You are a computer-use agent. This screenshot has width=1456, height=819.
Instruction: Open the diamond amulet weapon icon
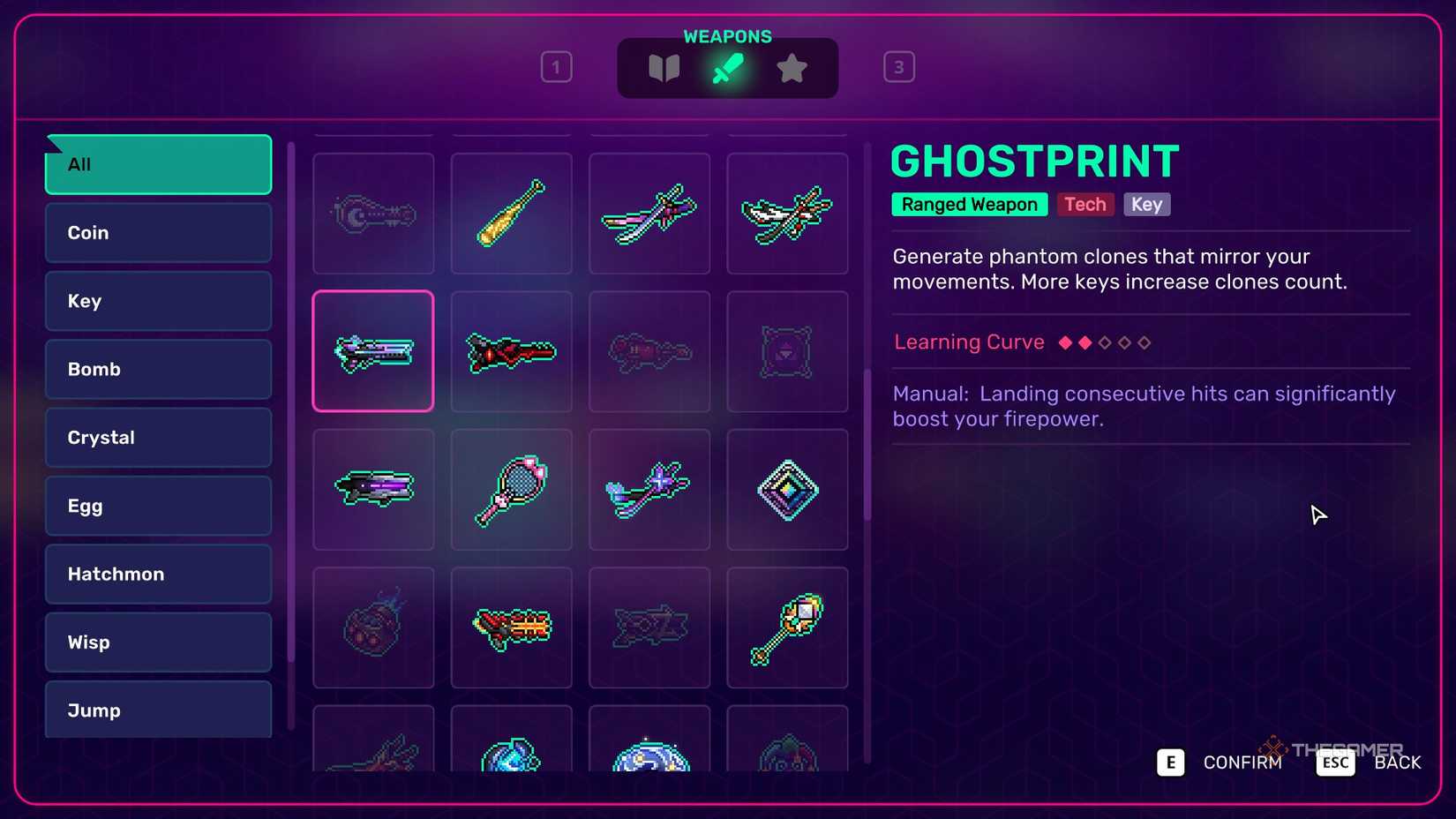pyautogui.click(x=788, y=490)
